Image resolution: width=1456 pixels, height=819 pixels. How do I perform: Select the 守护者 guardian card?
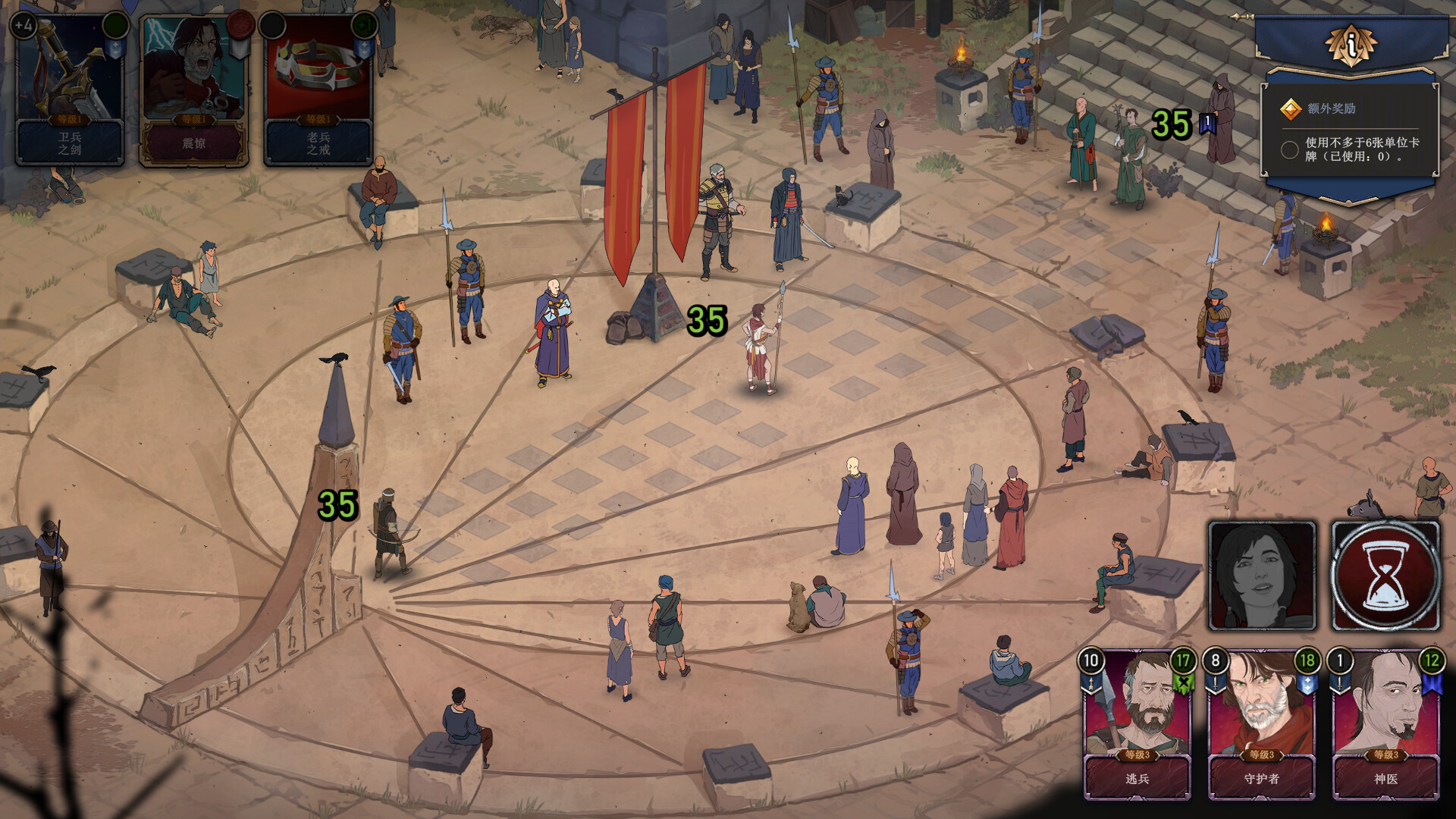tap(1261, 725)
